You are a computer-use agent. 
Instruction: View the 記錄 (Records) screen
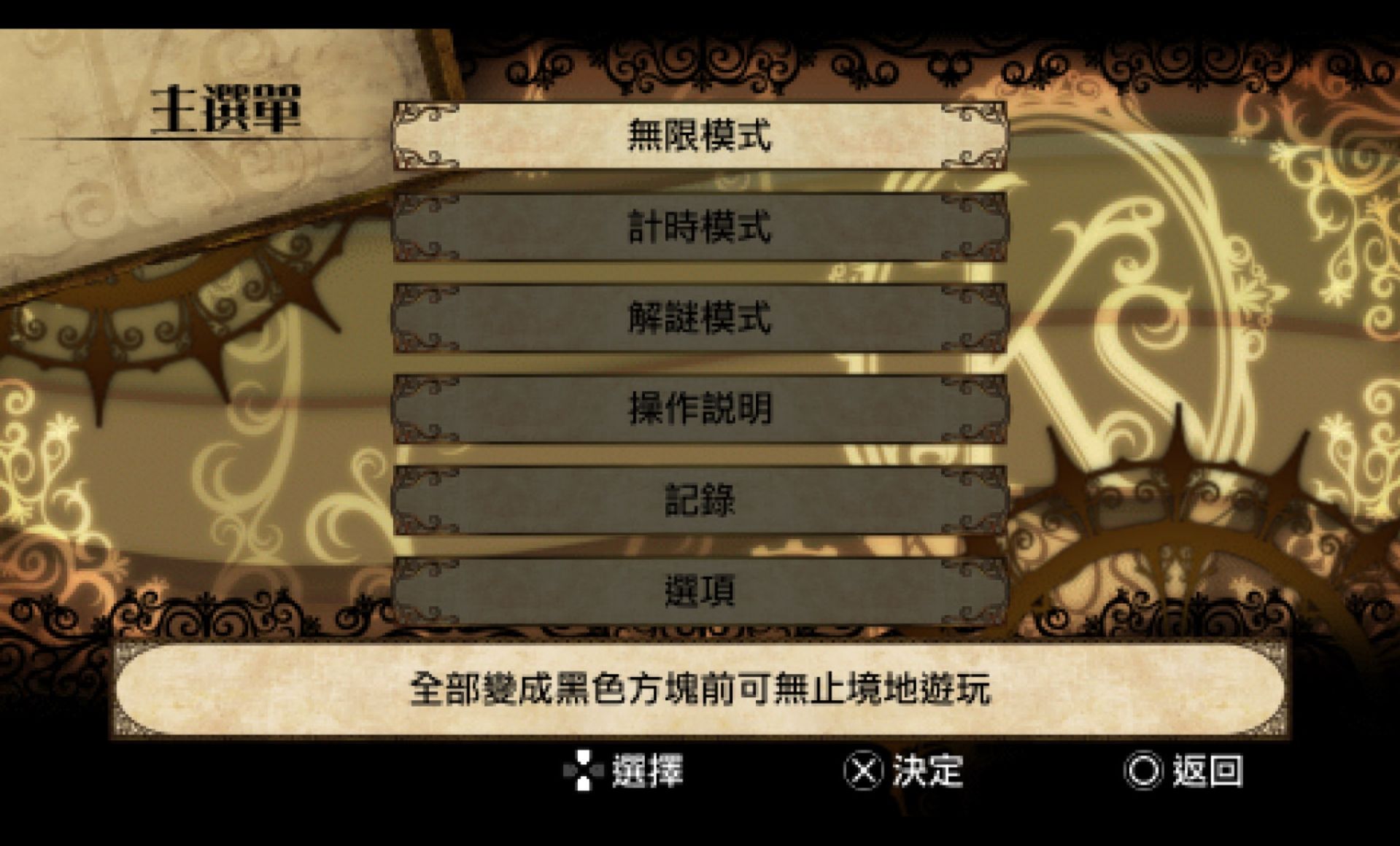(x=700, y=502)
